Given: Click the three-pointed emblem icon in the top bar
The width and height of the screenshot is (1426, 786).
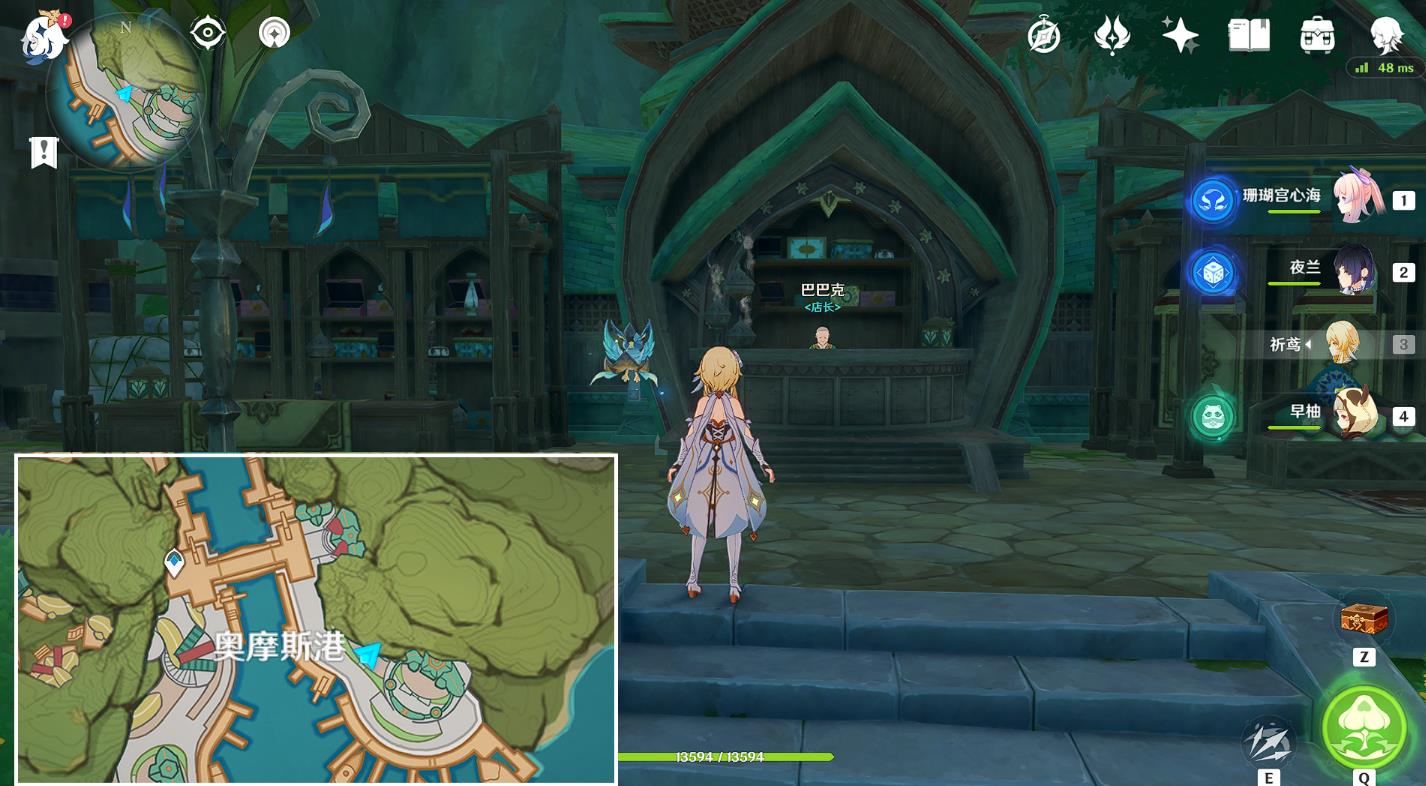Looking at the screenshot, I should (x=1112, y=36).
